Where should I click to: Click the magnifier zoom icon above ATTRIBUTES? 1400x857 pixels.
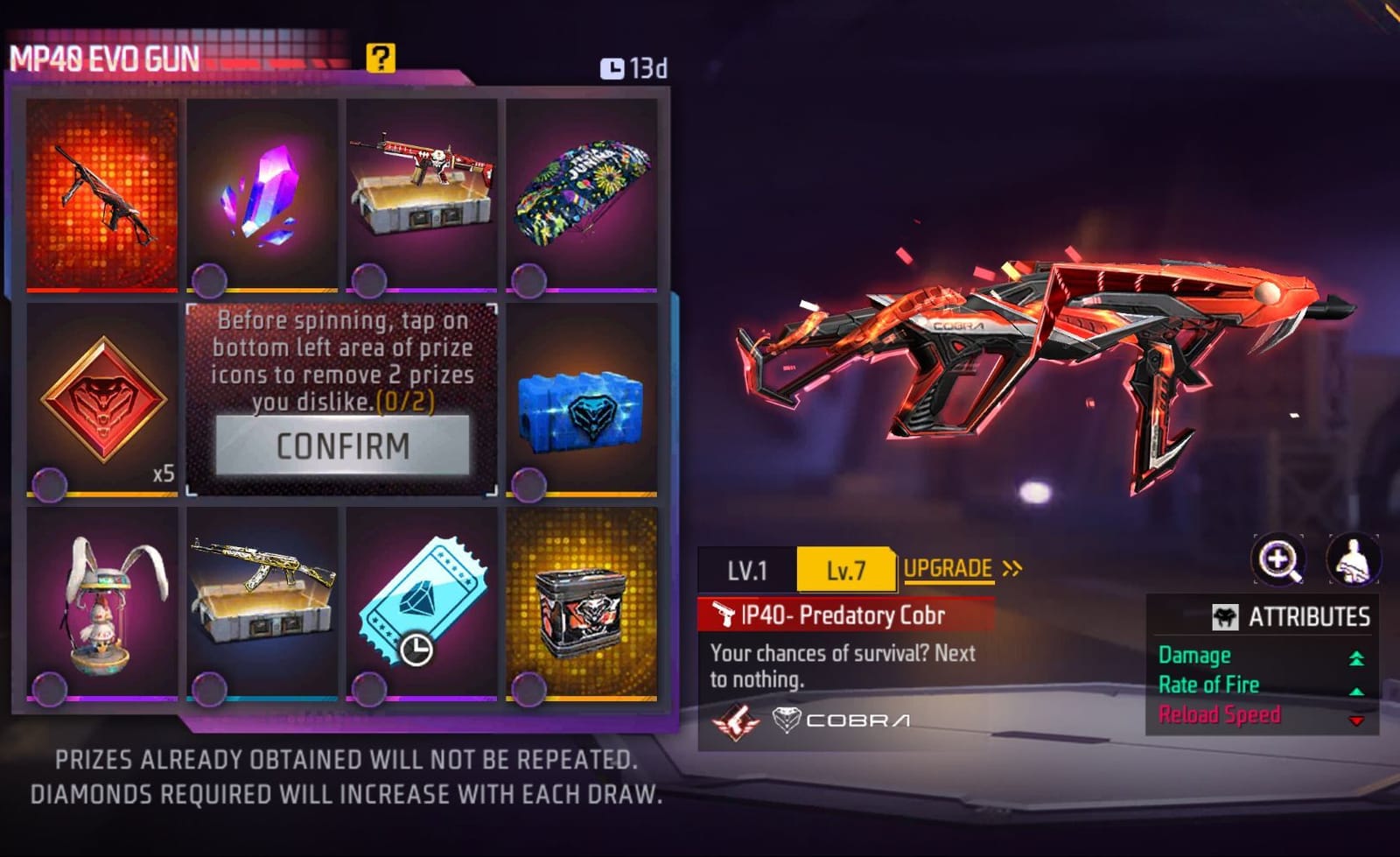1280,560
